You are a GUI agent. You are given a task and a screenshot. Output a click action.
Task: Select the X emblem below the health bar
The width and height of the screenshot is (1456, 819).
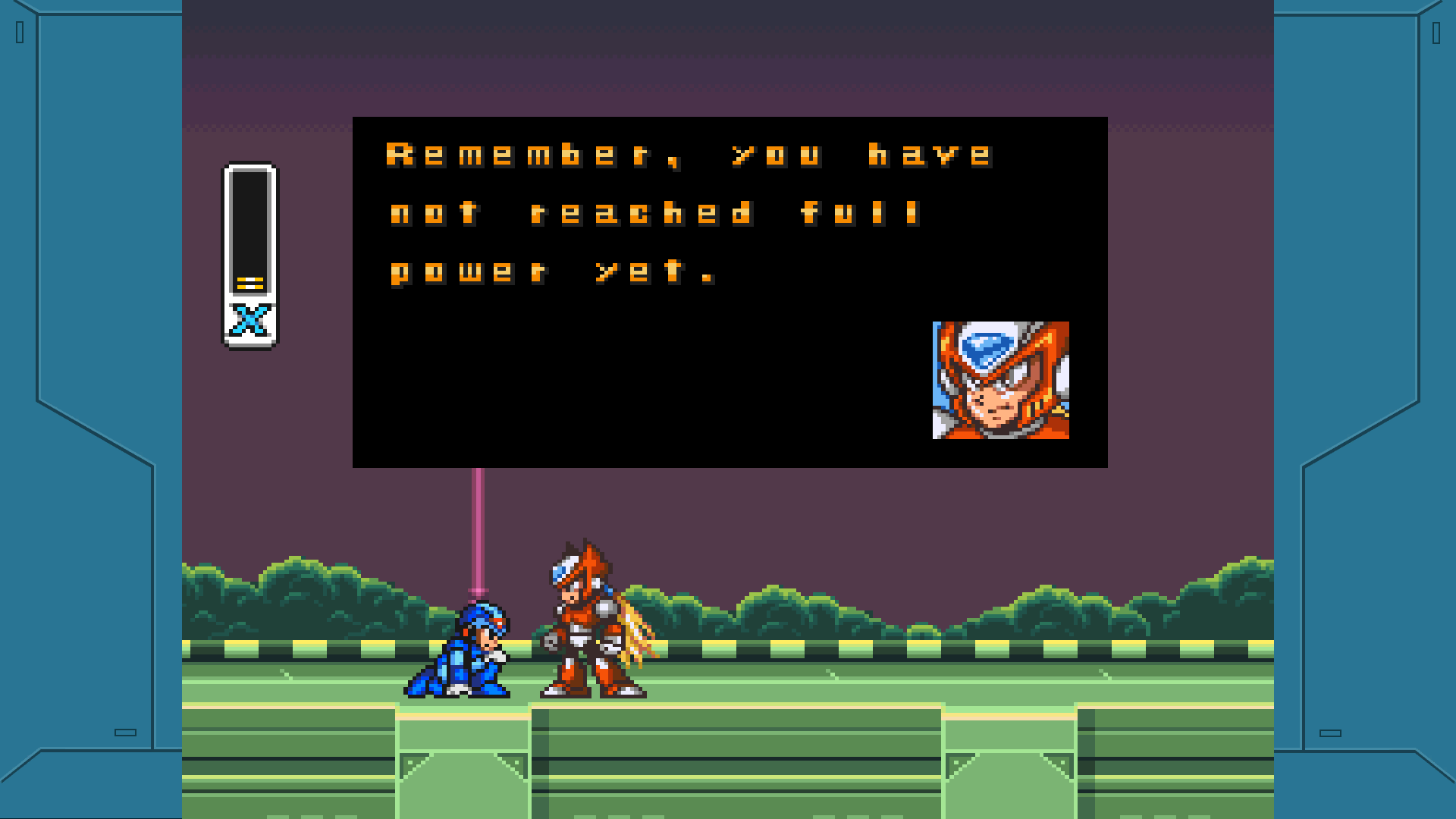pos(249,317)
